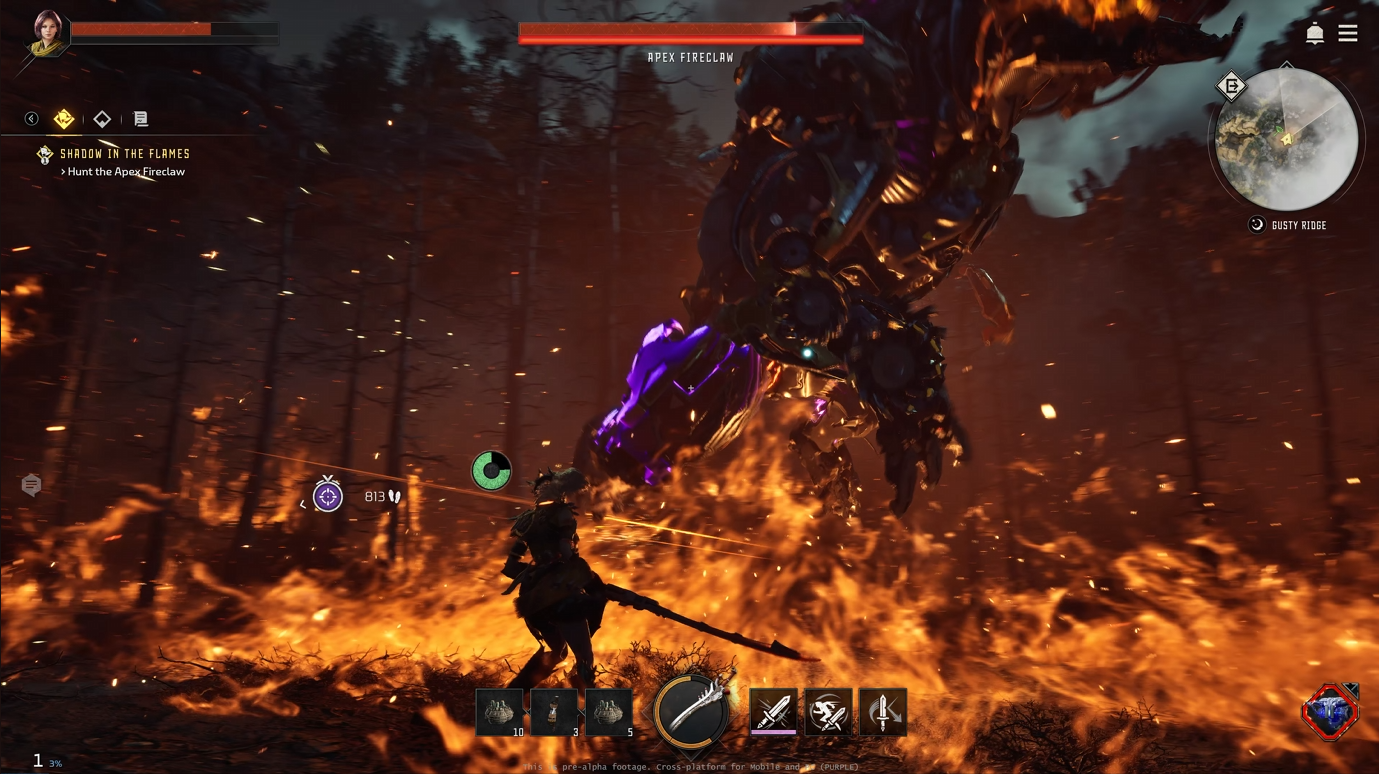Viewport: 1379px width, 774px height.
Task: Use the pouch item with count 10
Action: click(499, 712)
